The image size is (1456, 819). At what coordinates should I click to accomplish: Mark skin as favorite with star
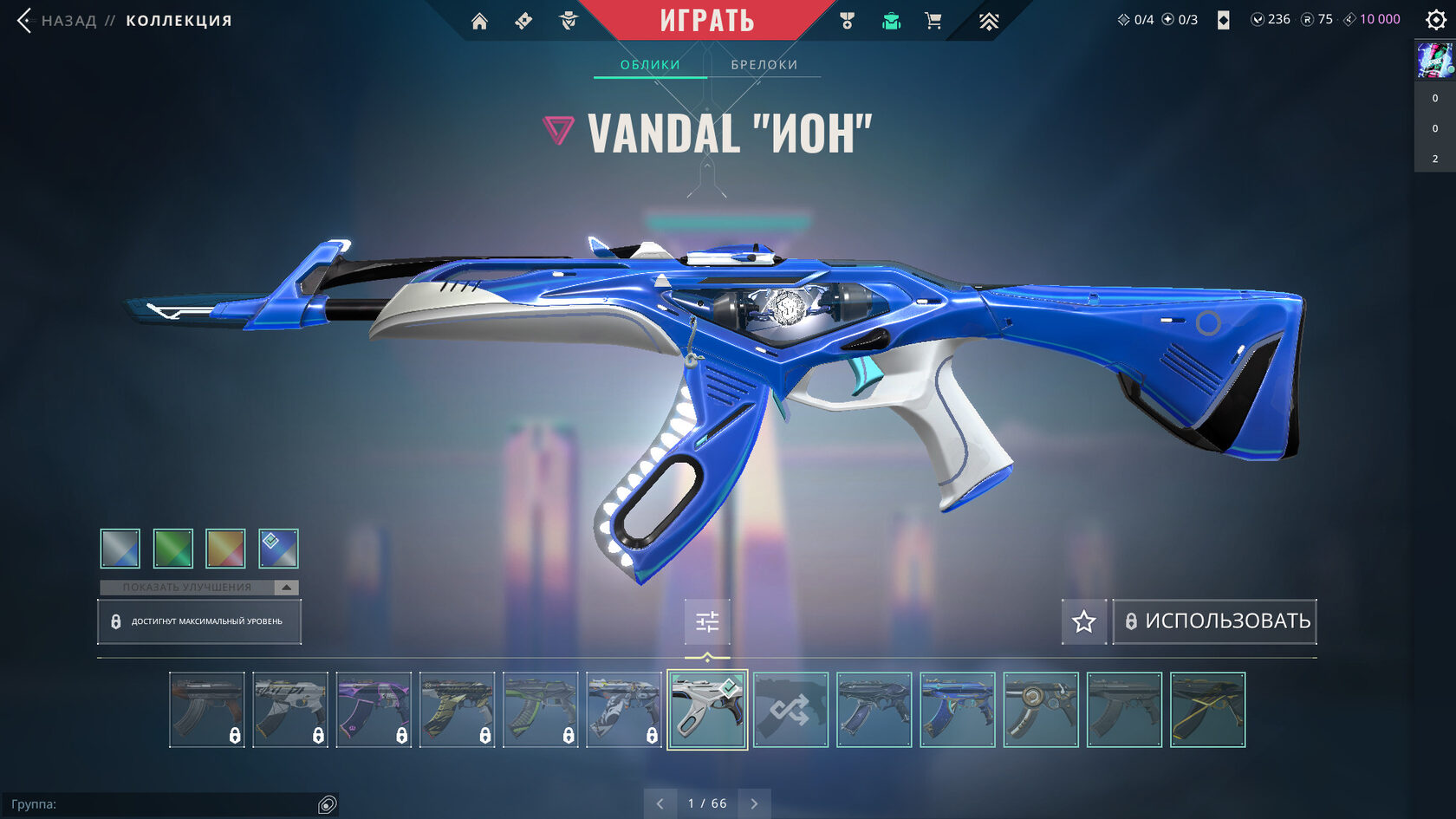point(1083,621)
